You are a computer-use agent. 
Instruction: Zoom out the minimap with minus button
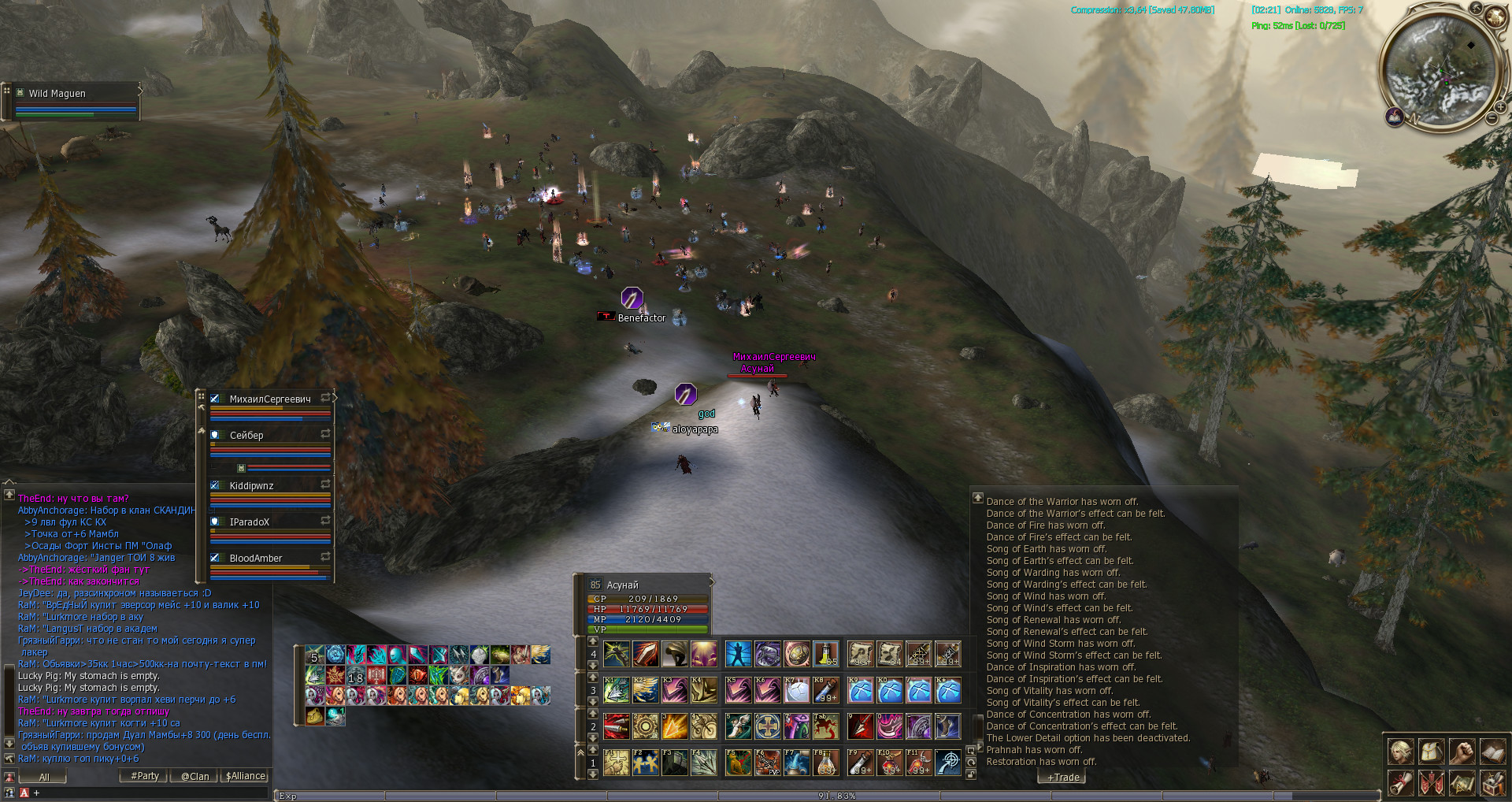tap(1492, 118)
